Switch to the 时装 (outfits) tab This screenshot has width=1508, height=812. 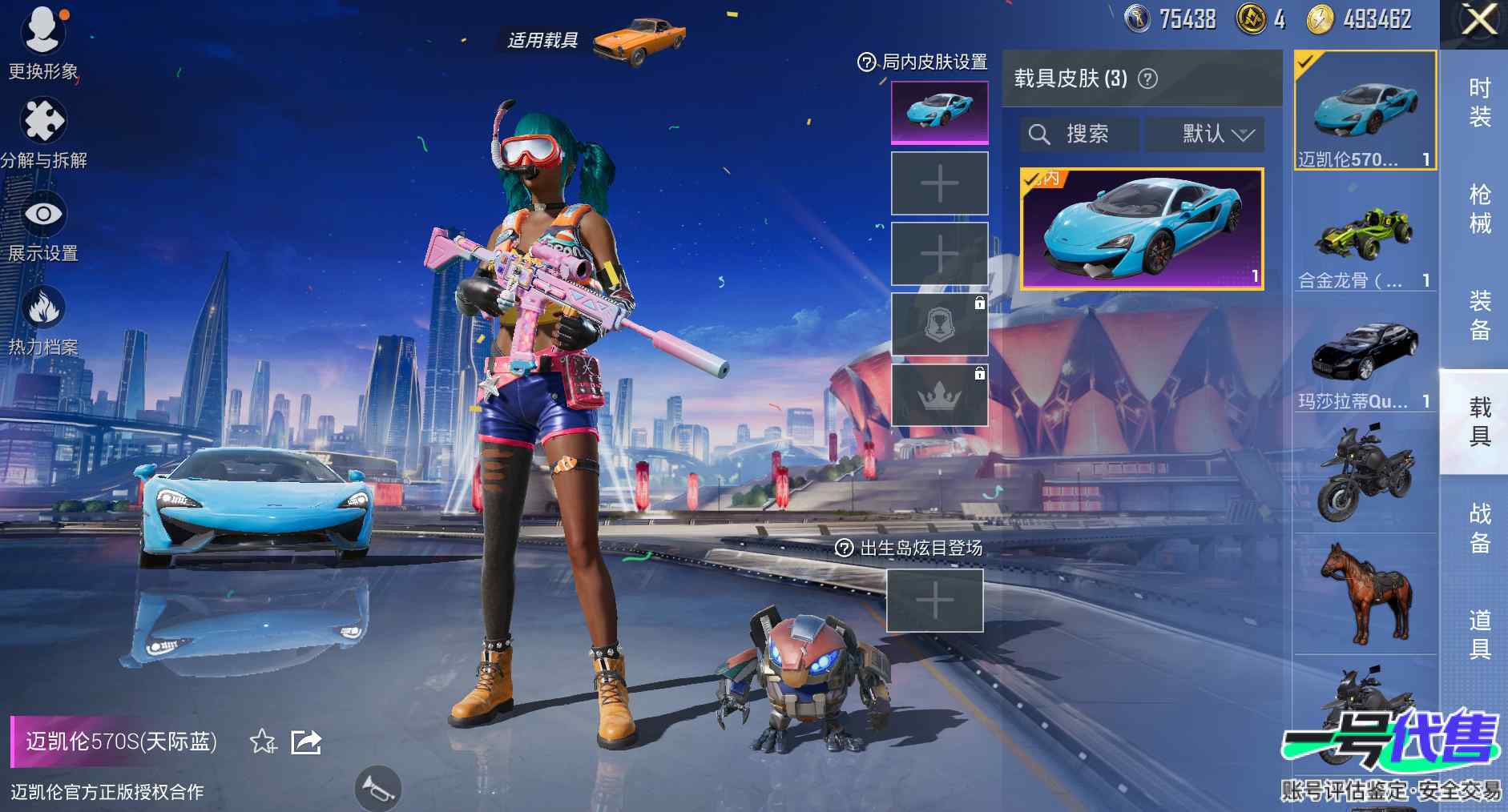pyautogui.click(x=1479, y=103)
